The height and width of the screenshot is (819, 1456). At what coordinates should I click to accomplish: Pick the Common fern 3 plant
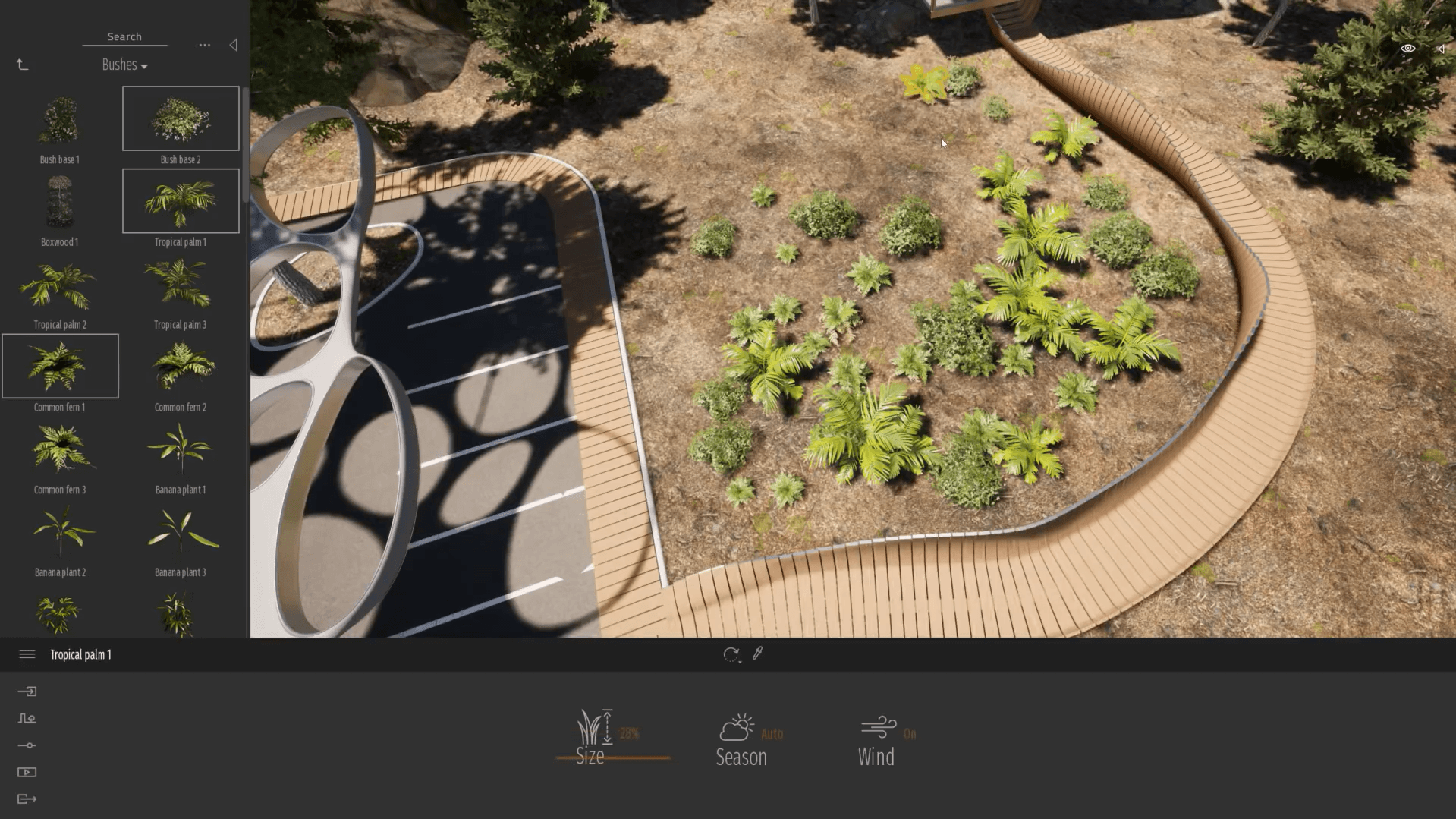coord(60,449)
